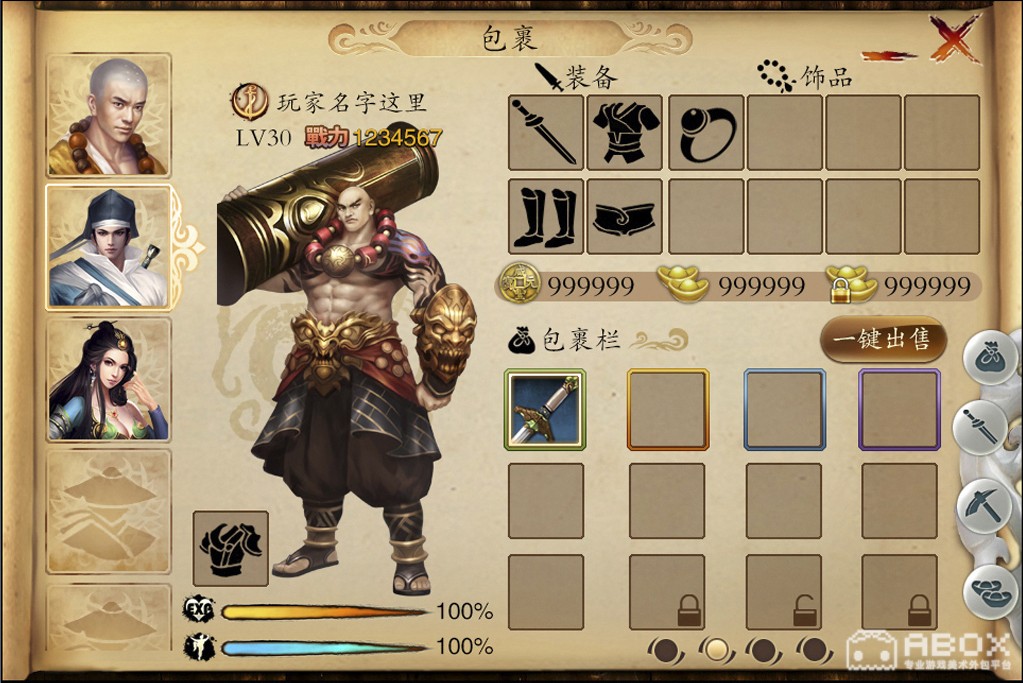Go to the highlighted second bag page dot
Viewport: 1023px width, 683px height.
tap(715, 650)
